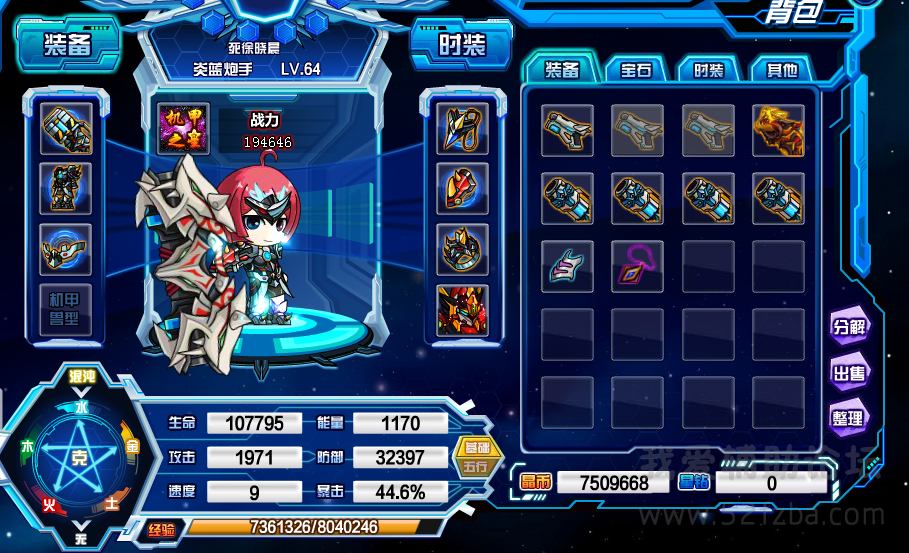Click the 出售 (sell) button
This screenshot has width=909, height=553.
tap(848, 373)
